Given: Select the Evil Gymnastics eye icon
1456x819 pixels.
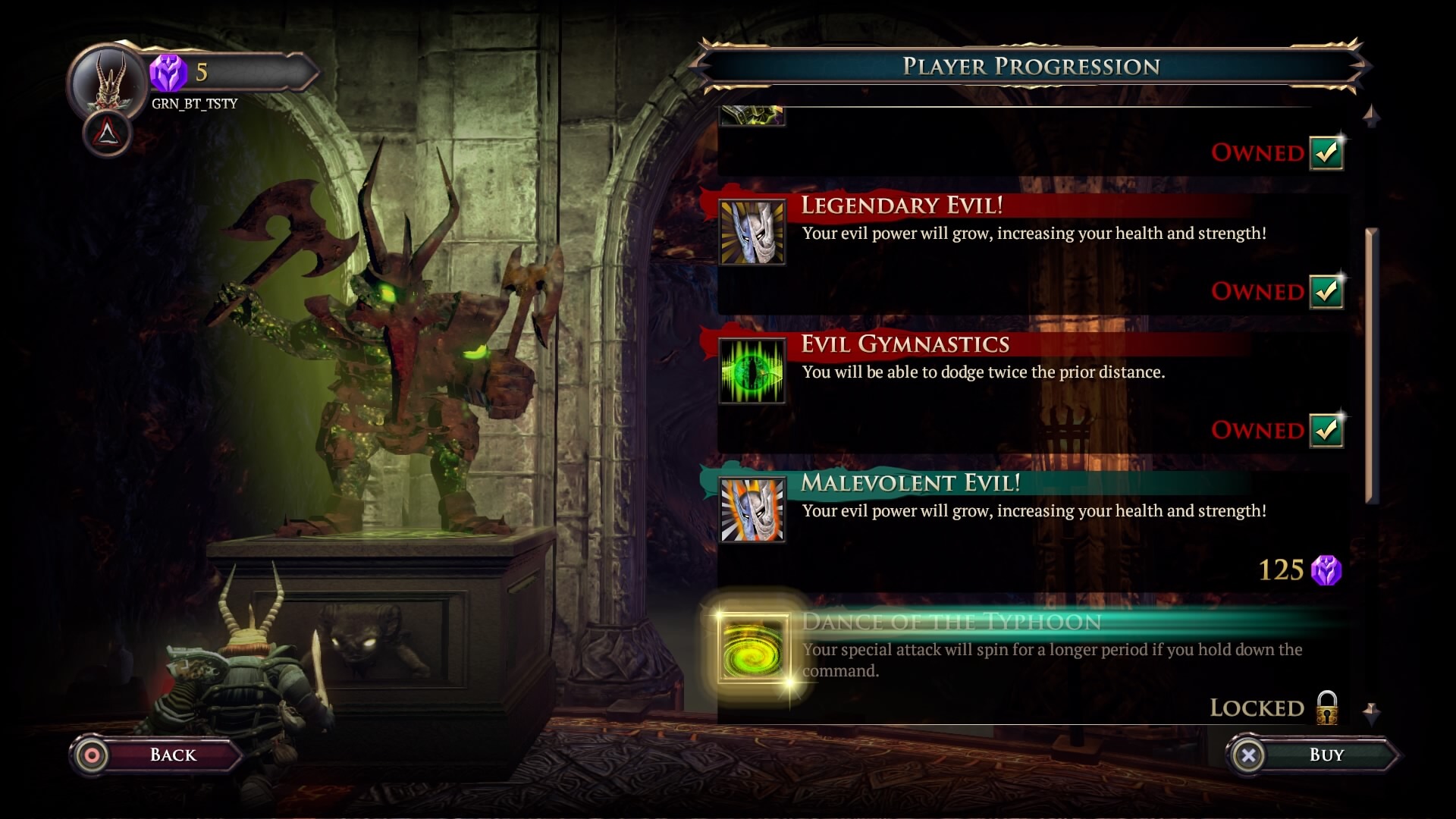Looking at the screenshot, I should coord(753,369).
